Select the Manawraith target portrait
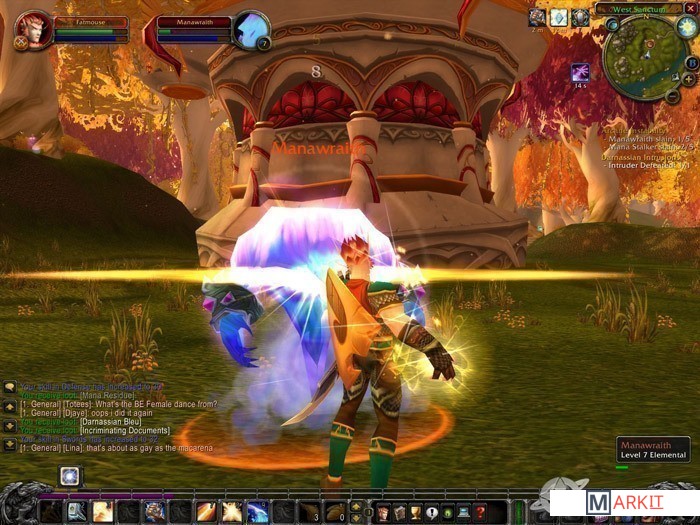This screenshot has height=525, width=700. pos(250,29)
